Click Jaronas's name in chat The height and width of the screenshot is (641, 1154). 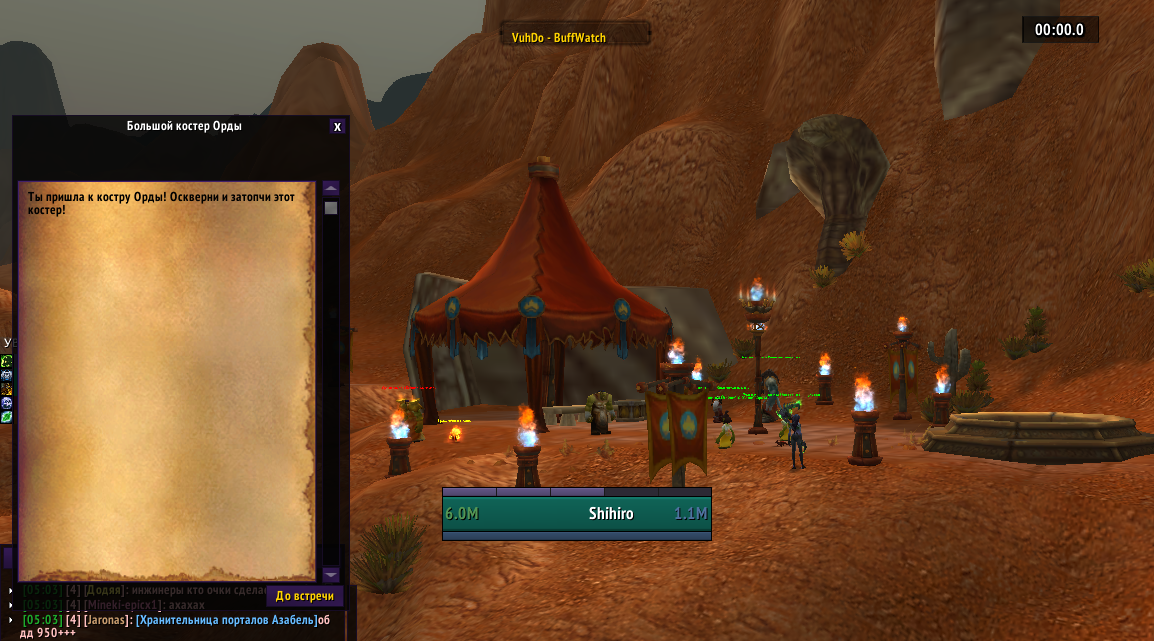(x=106, y=620)
